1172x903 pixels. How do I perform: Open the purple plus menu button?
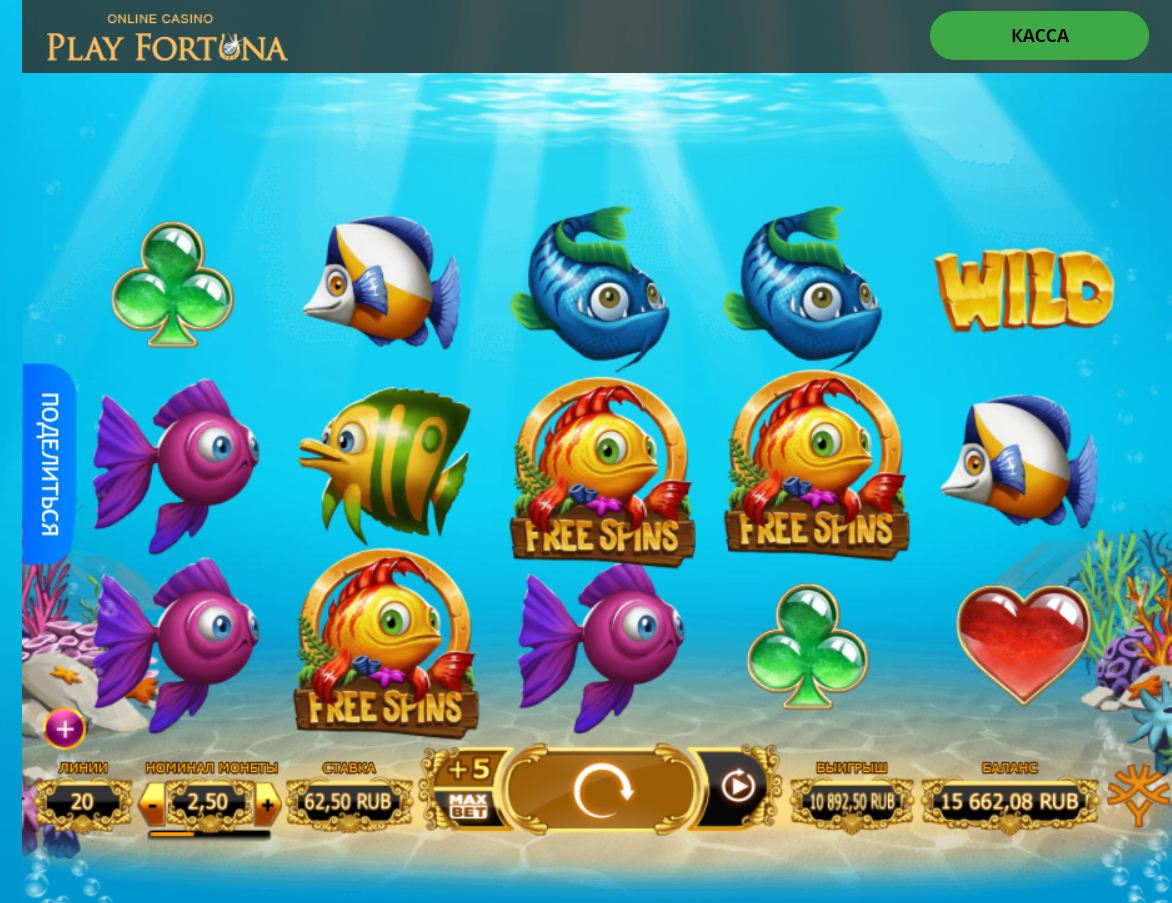[65, 729]
